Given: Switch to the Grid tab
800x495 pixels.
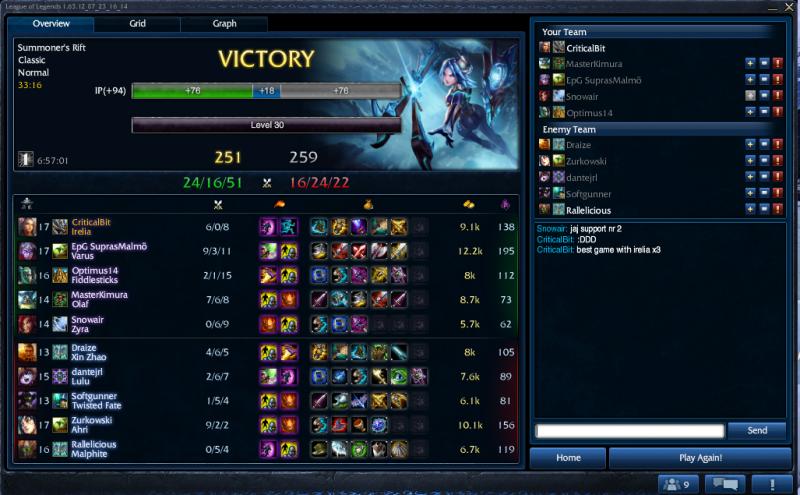Looking at the screenshot, I should click(x=138, y=23).
